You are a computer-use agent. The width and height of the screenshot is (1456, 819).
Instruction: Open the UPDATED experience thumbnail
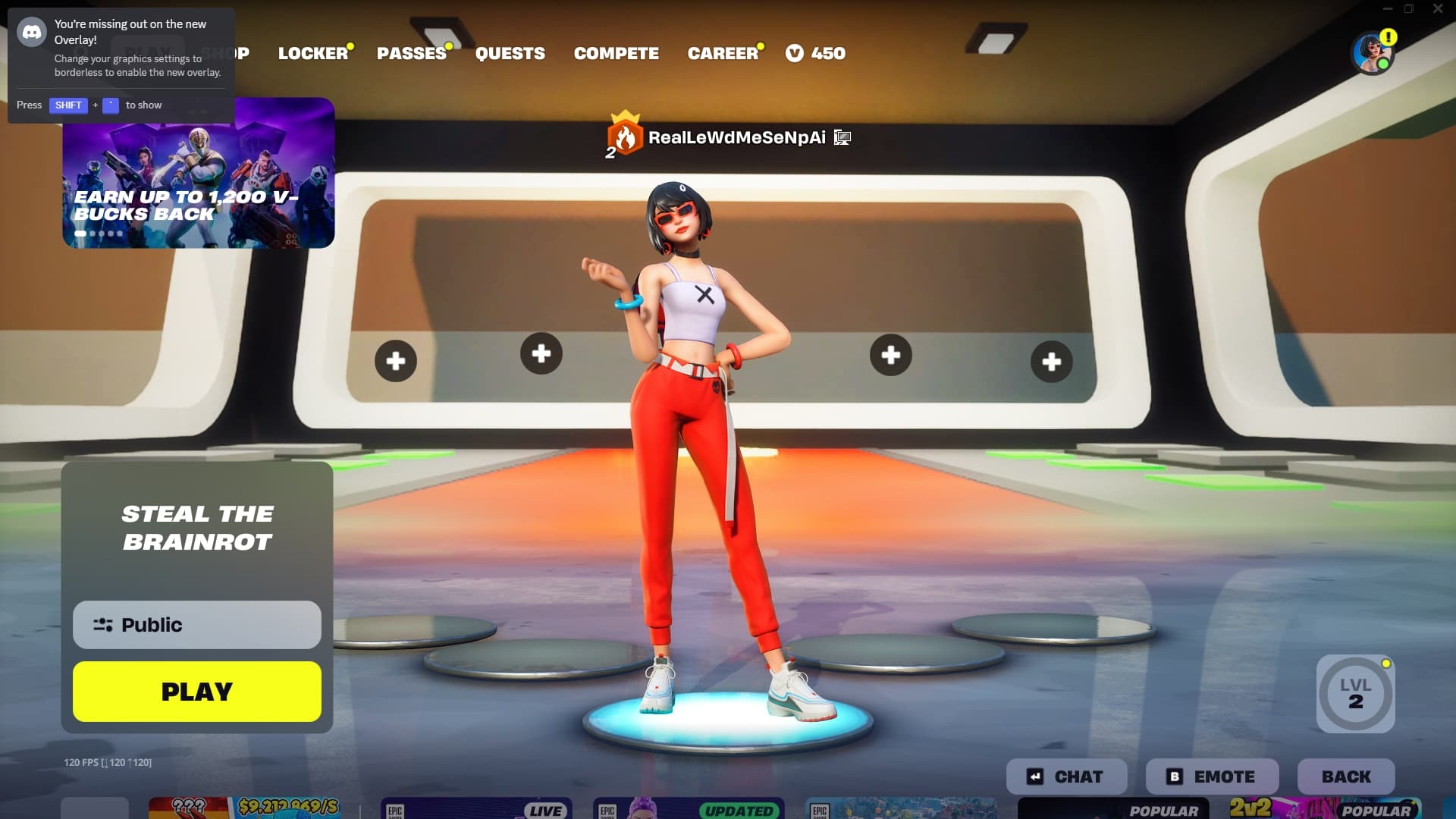tap(689, 808)
